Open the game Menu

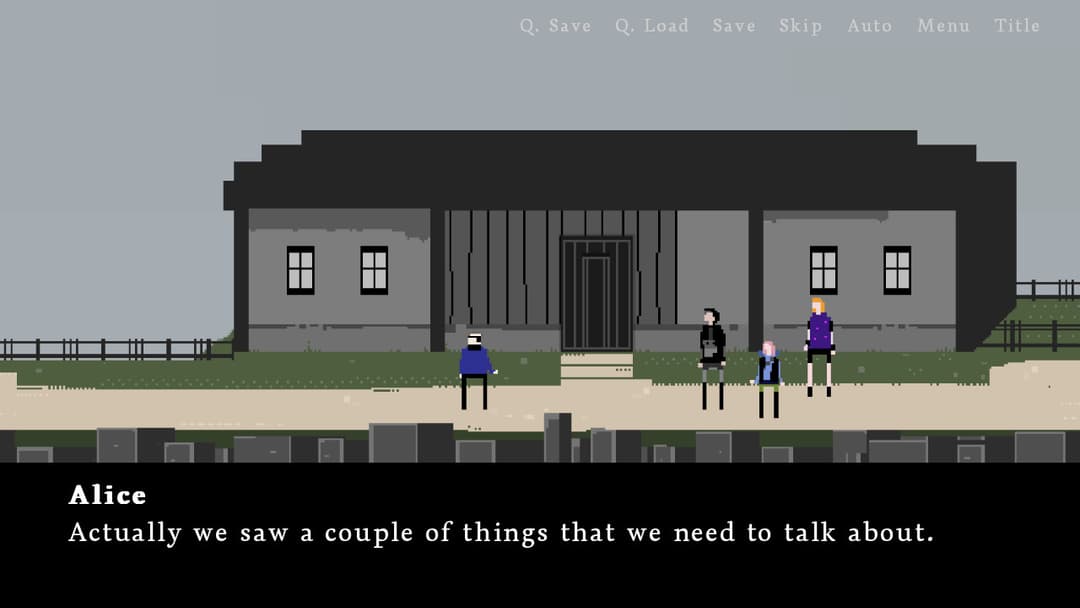pos(943,26)
